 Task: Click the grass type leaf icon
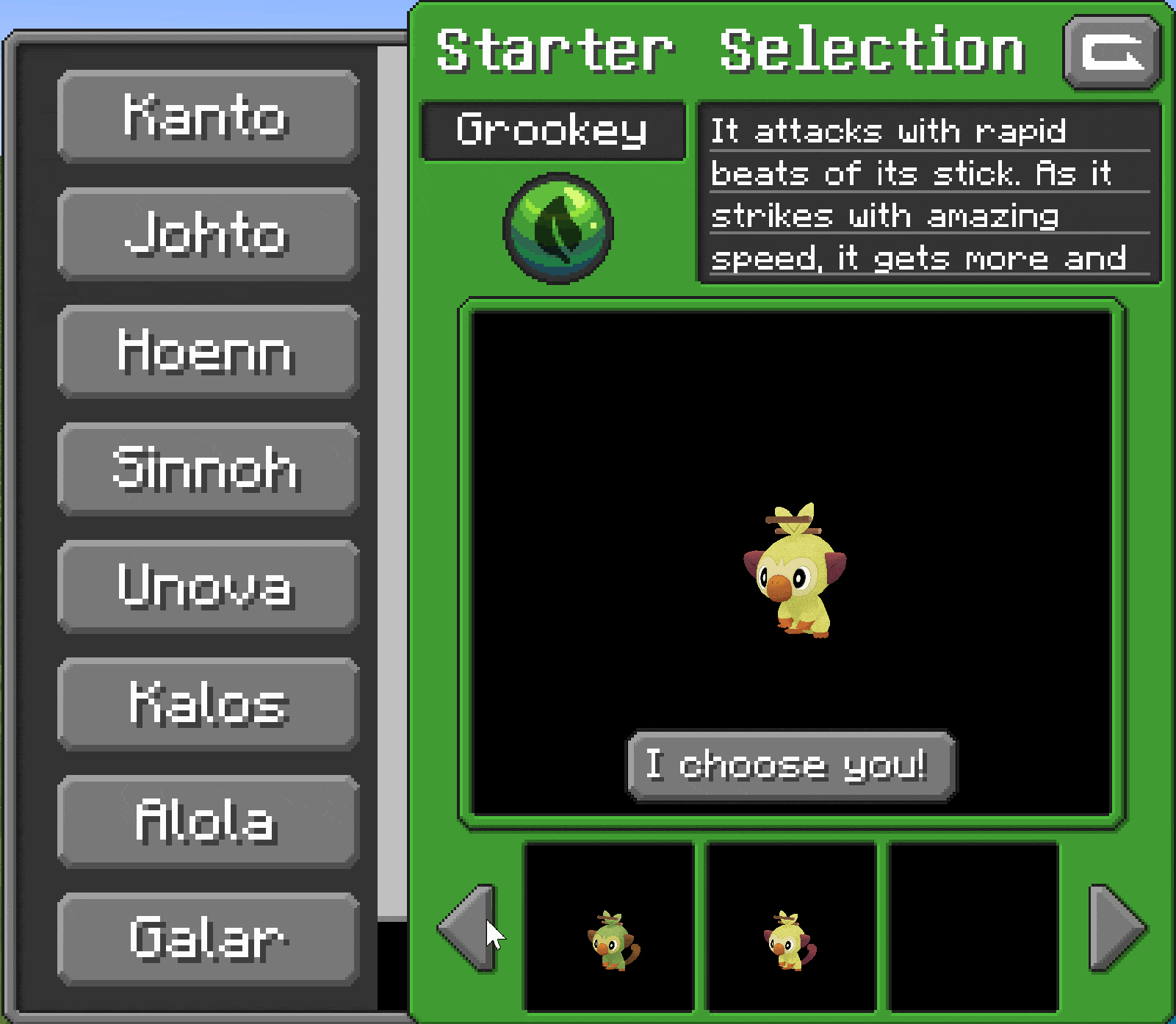(558, 228)
